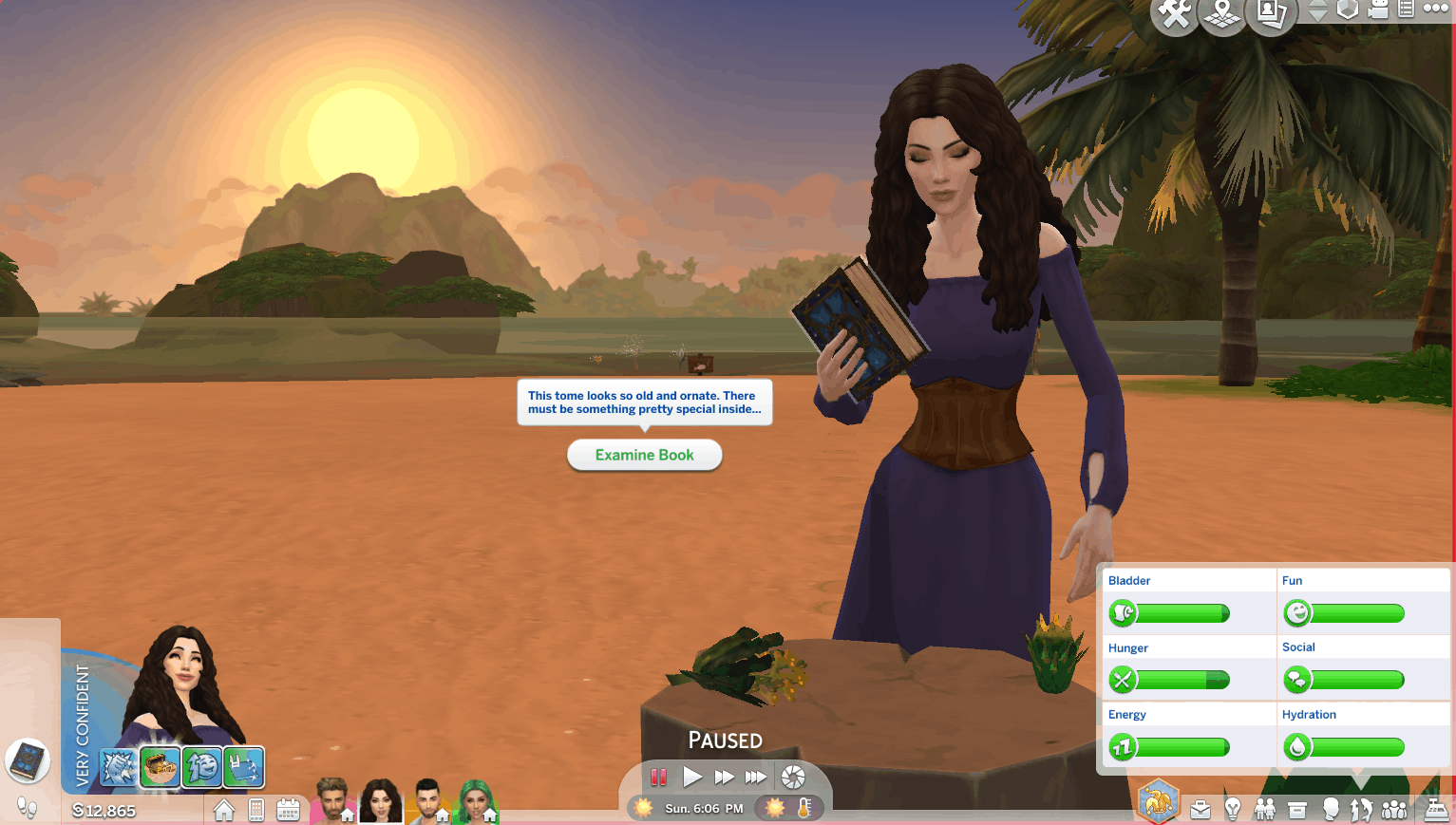Open the Inventory box panel
This screenshot has width=1456, height=825.
point(1297,809)
